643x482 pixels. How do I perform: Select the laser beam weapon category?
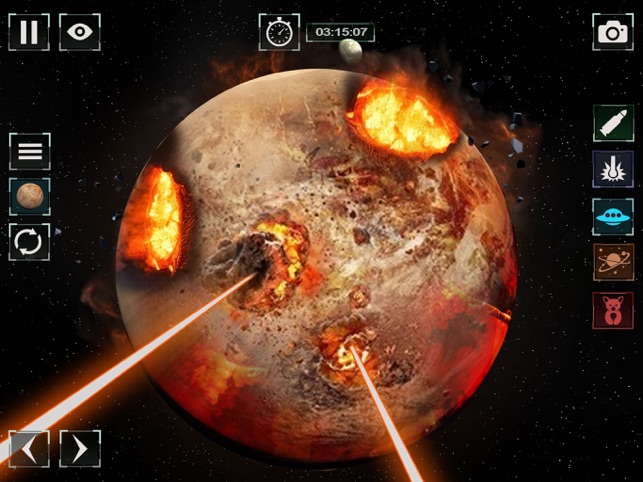coord(612,169)
